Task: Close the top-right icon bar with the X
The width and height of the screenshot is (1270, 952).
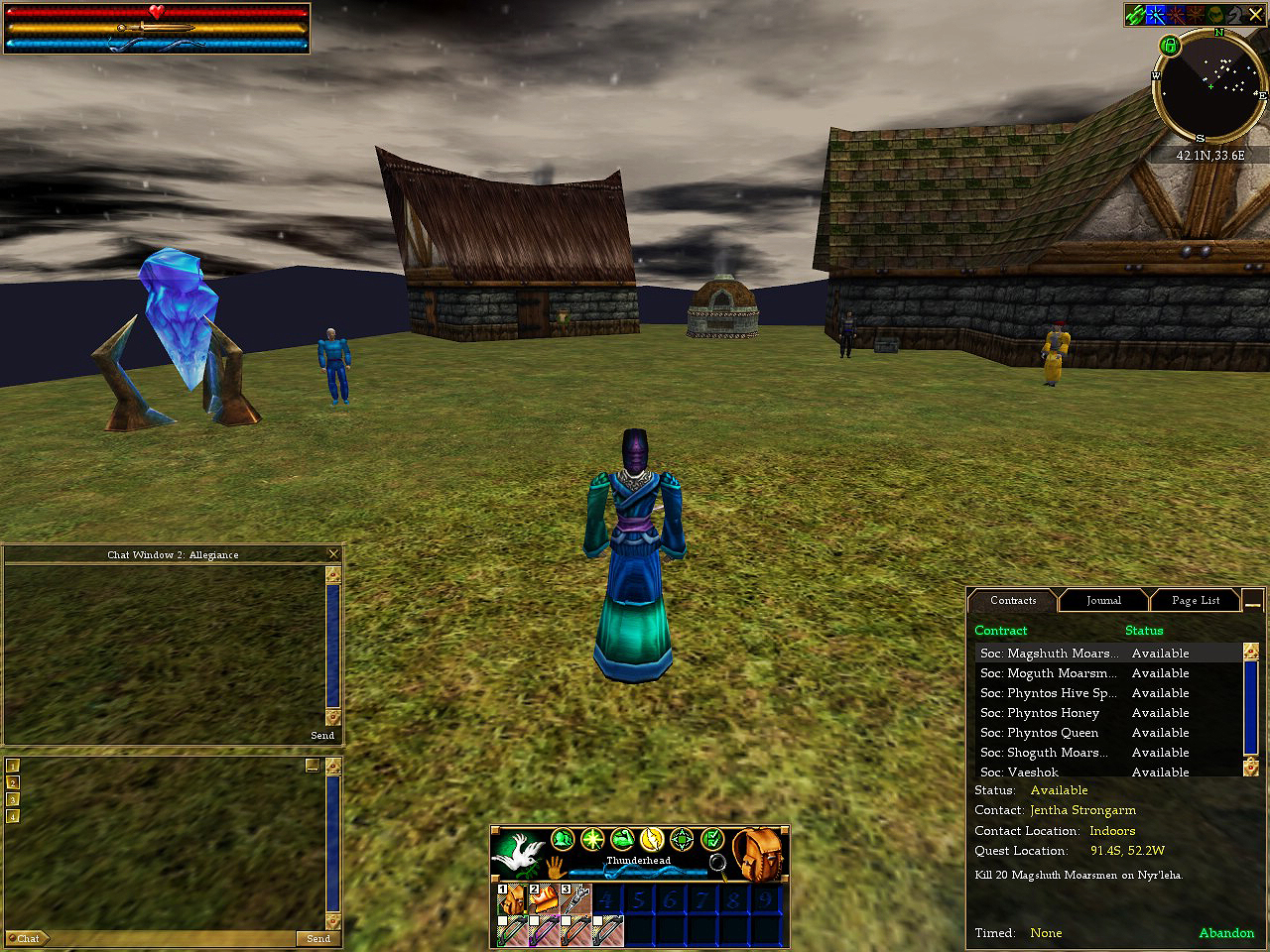Action: click(x=1255, y=15)
